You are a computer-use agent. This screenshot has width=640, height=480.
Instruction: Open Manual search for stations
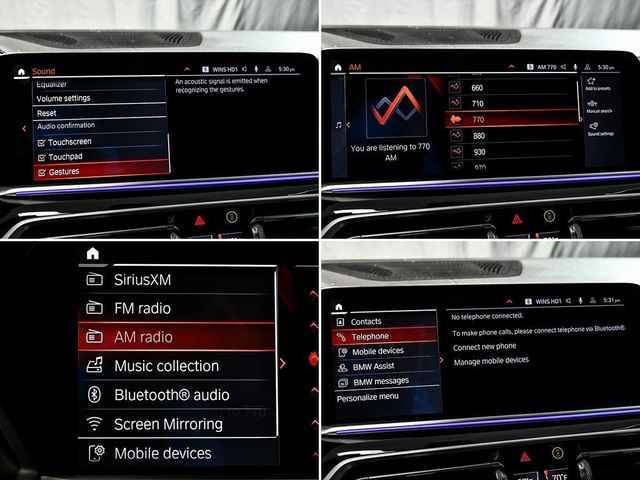click(x=600, y=107)
